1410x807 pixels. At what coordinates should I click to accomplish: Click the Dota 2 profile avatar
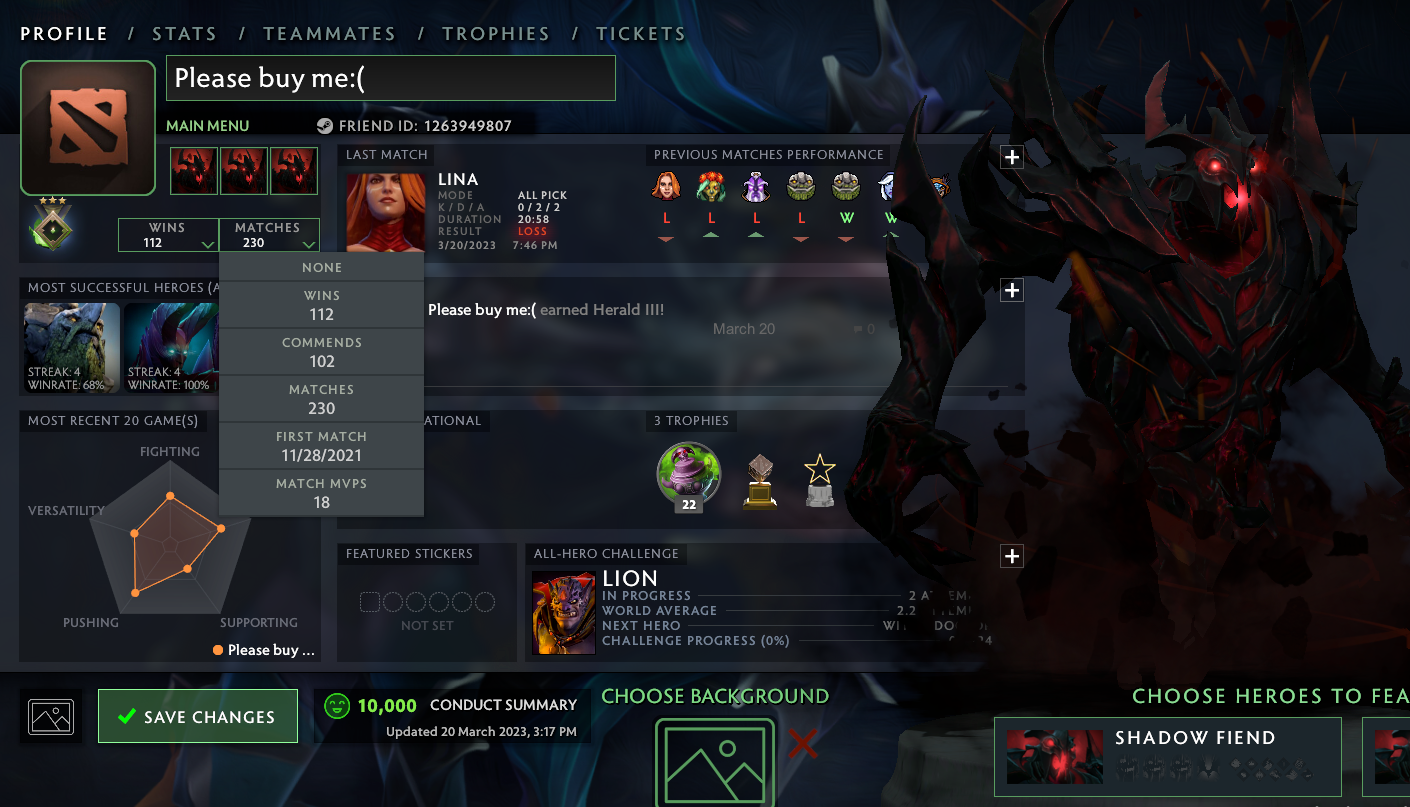click(88, 128)
